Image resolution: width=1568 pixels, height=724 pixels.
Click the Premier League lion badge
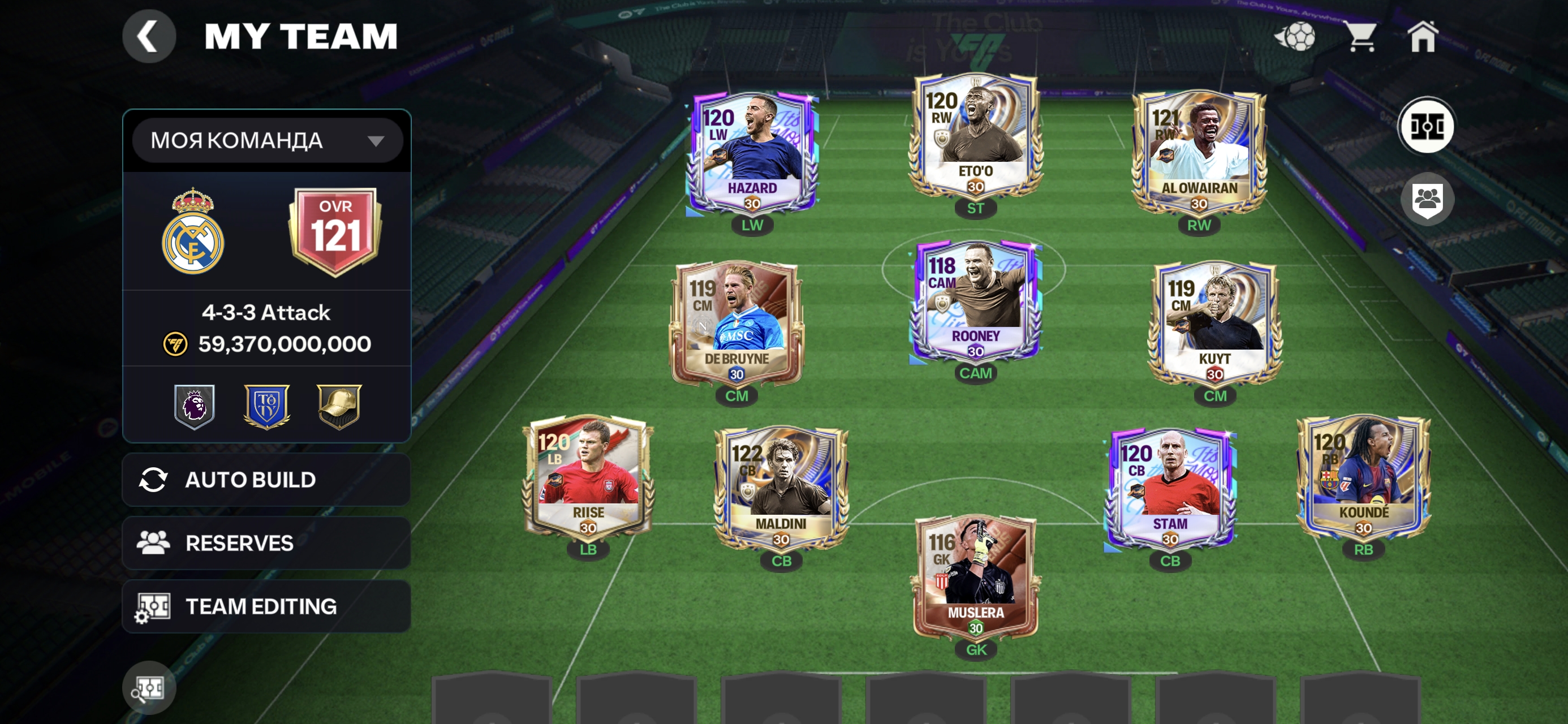click(x=194, y=406)
